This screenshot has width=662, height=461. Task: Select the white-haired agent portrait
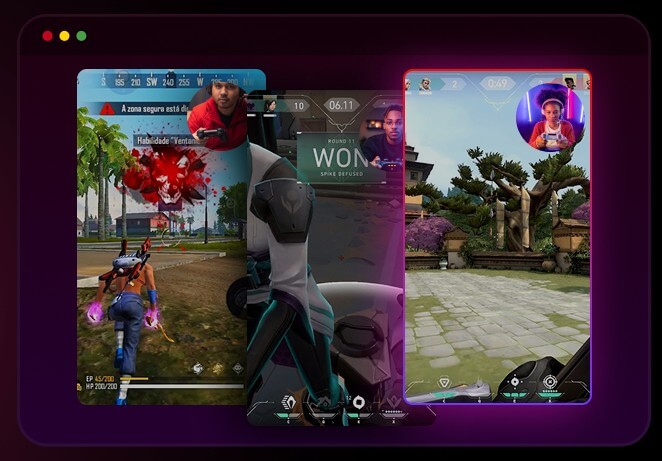pos(426,84)
